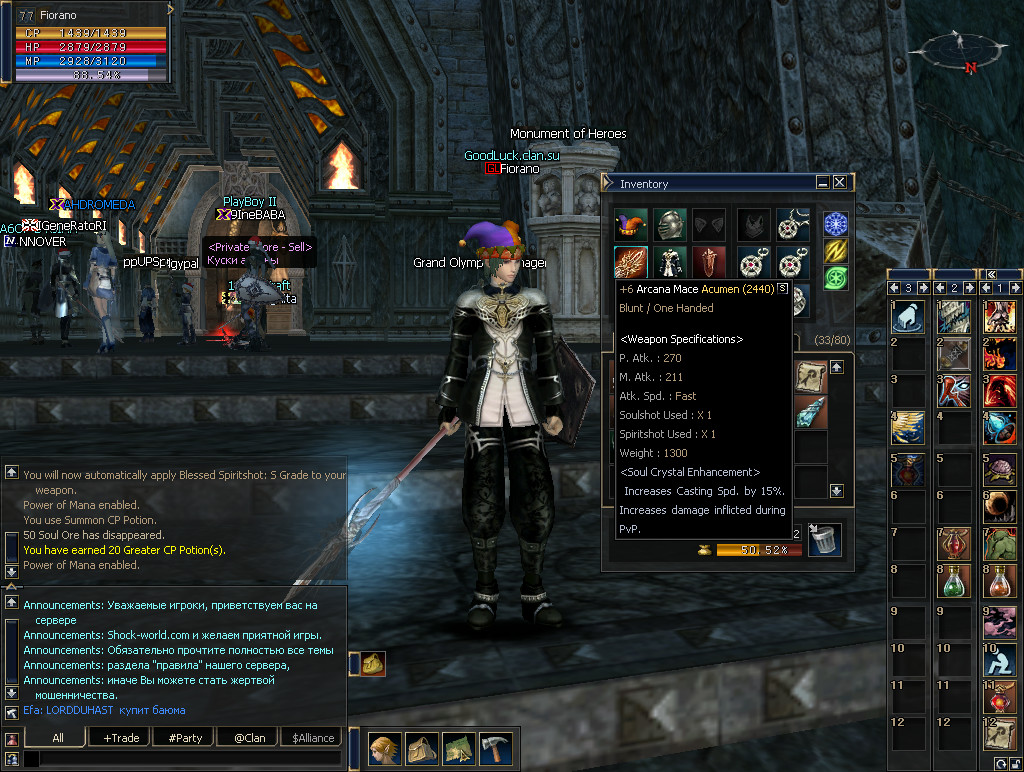Click the steel helmet equipment slot
This screenshot has width=1024, height=772.
pyautogui.click(x=670, y=224)
